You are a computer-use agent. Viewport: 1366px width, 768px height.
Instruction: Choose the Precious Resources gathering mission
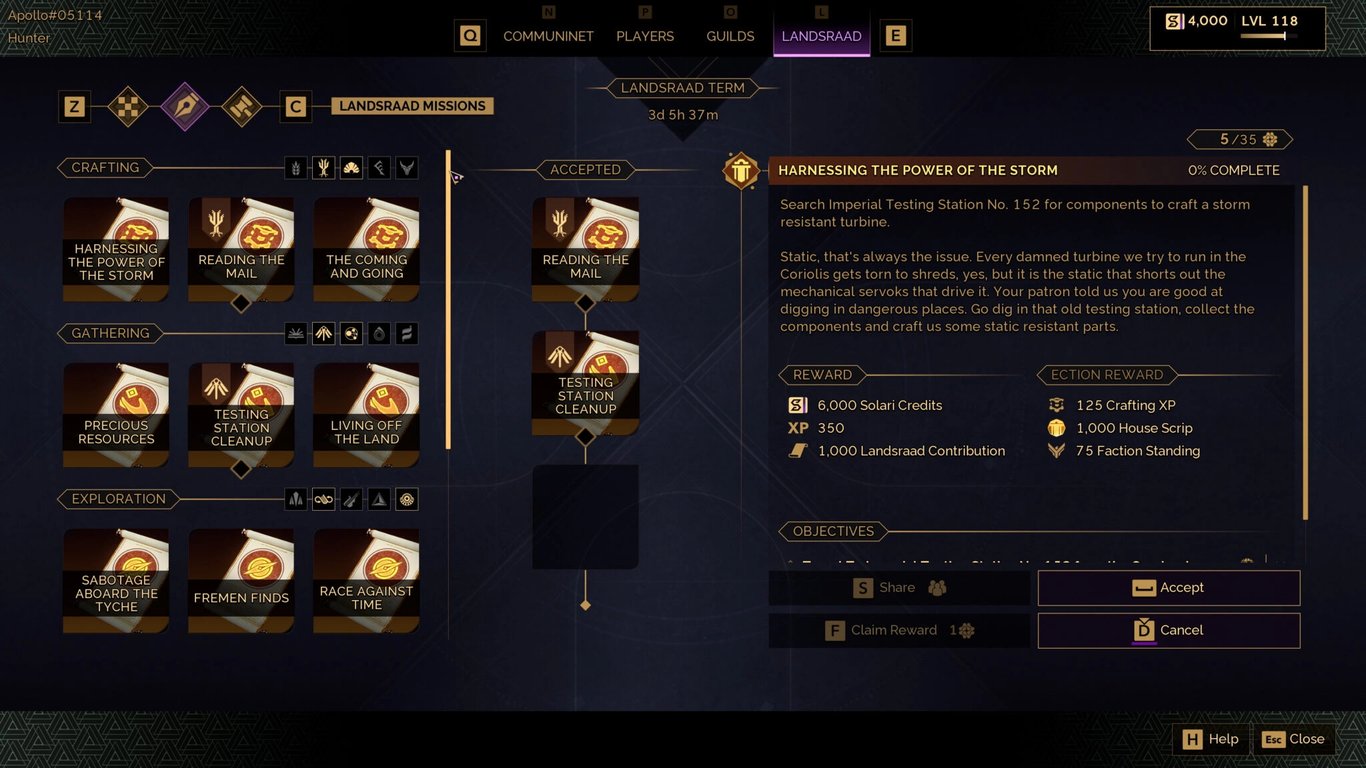116,415
